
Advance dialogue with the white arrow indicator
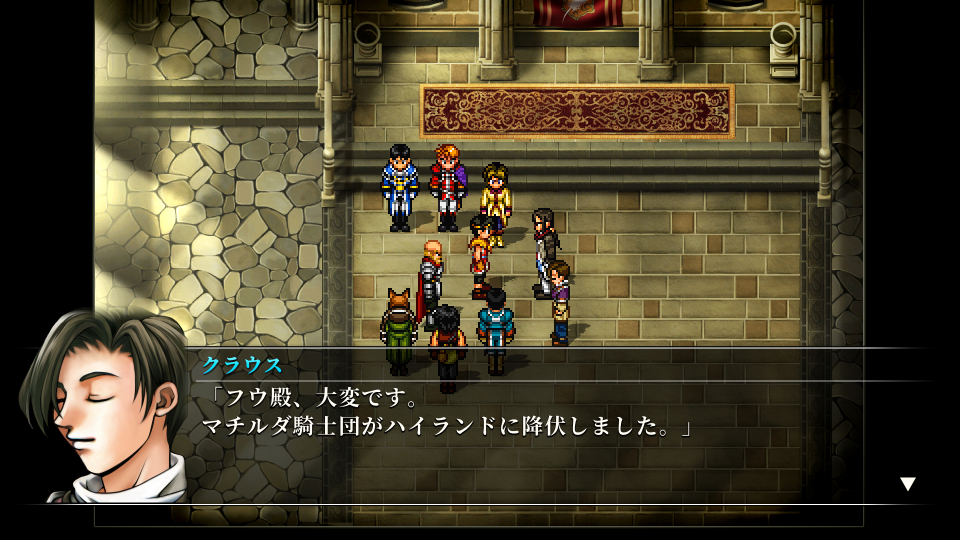[x=907, y=484]
